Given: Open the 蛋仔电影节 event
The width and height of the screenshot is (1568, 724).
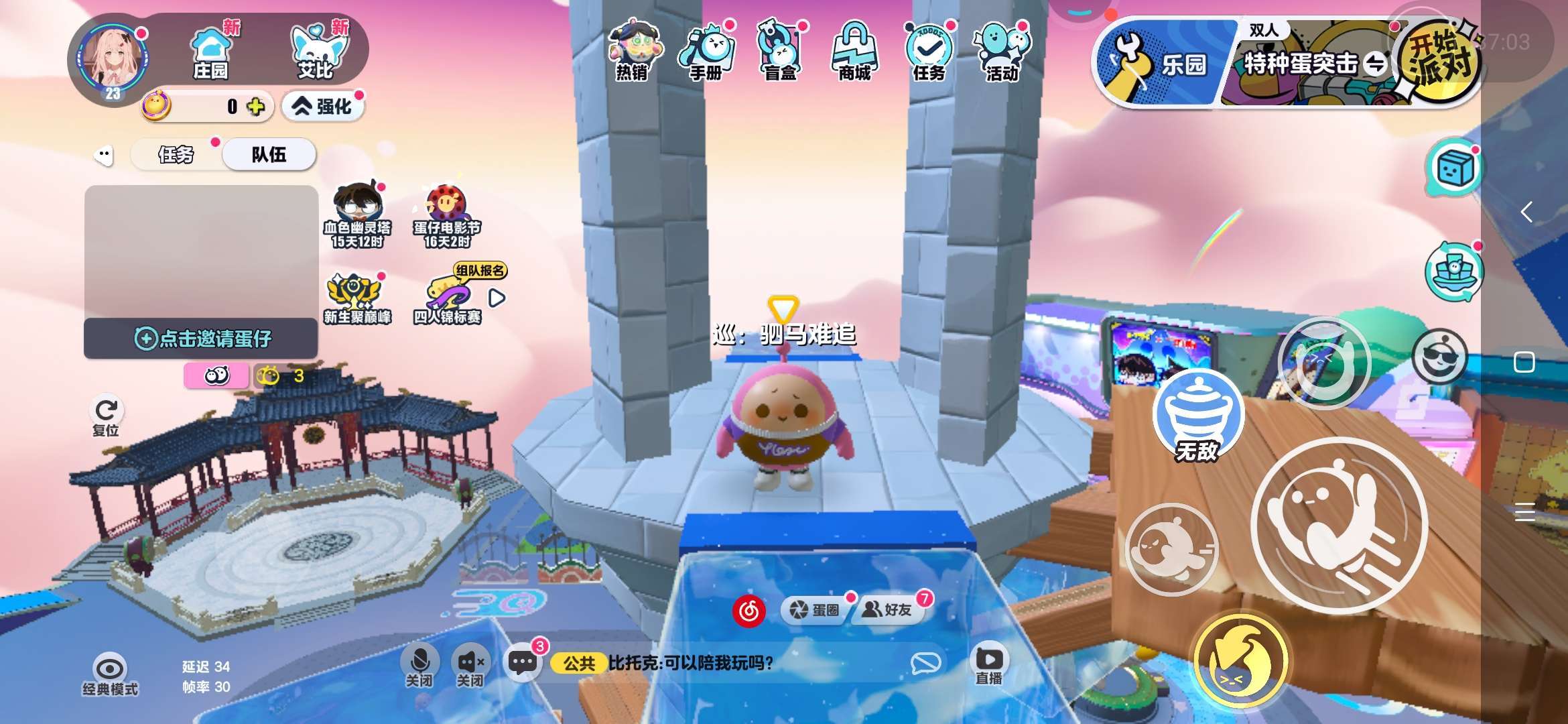Looking at the screenshot, I should point(446,215).
